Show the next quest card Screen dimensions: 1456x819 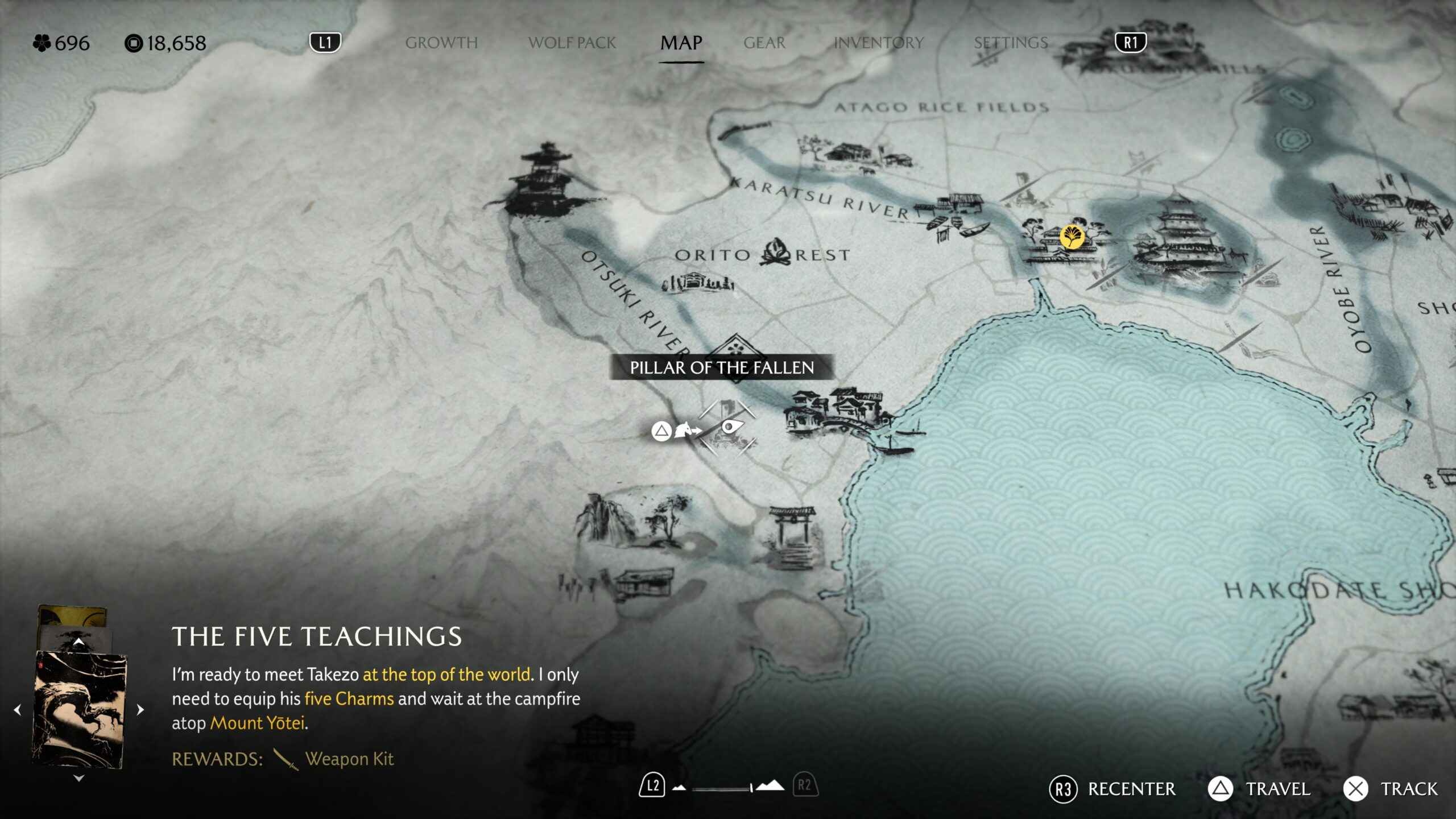(x=140, y=710)
